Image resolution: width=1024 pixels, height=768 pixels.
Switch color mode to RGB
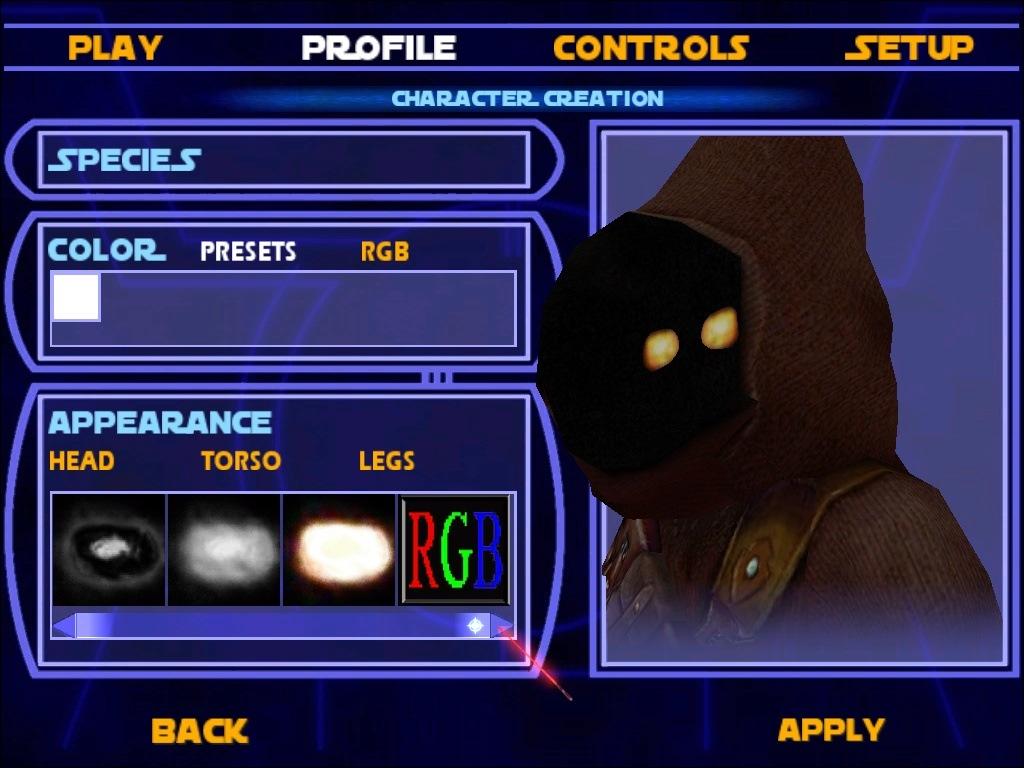click(385, 251)
